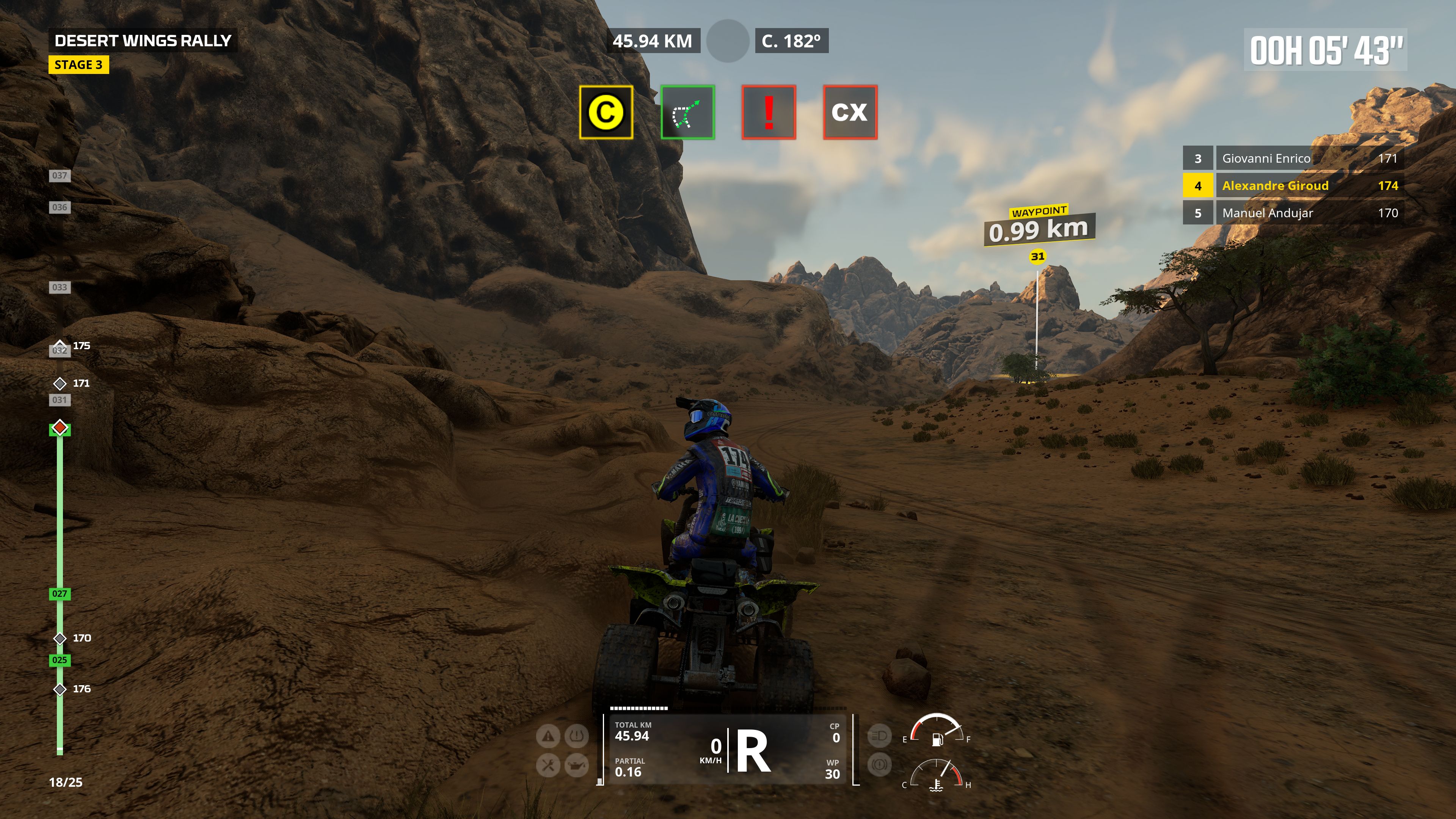Viewport: 1456px width, 819px height.
Task: Click the tire pressure status icon
Action: click(x=576, y=736)
